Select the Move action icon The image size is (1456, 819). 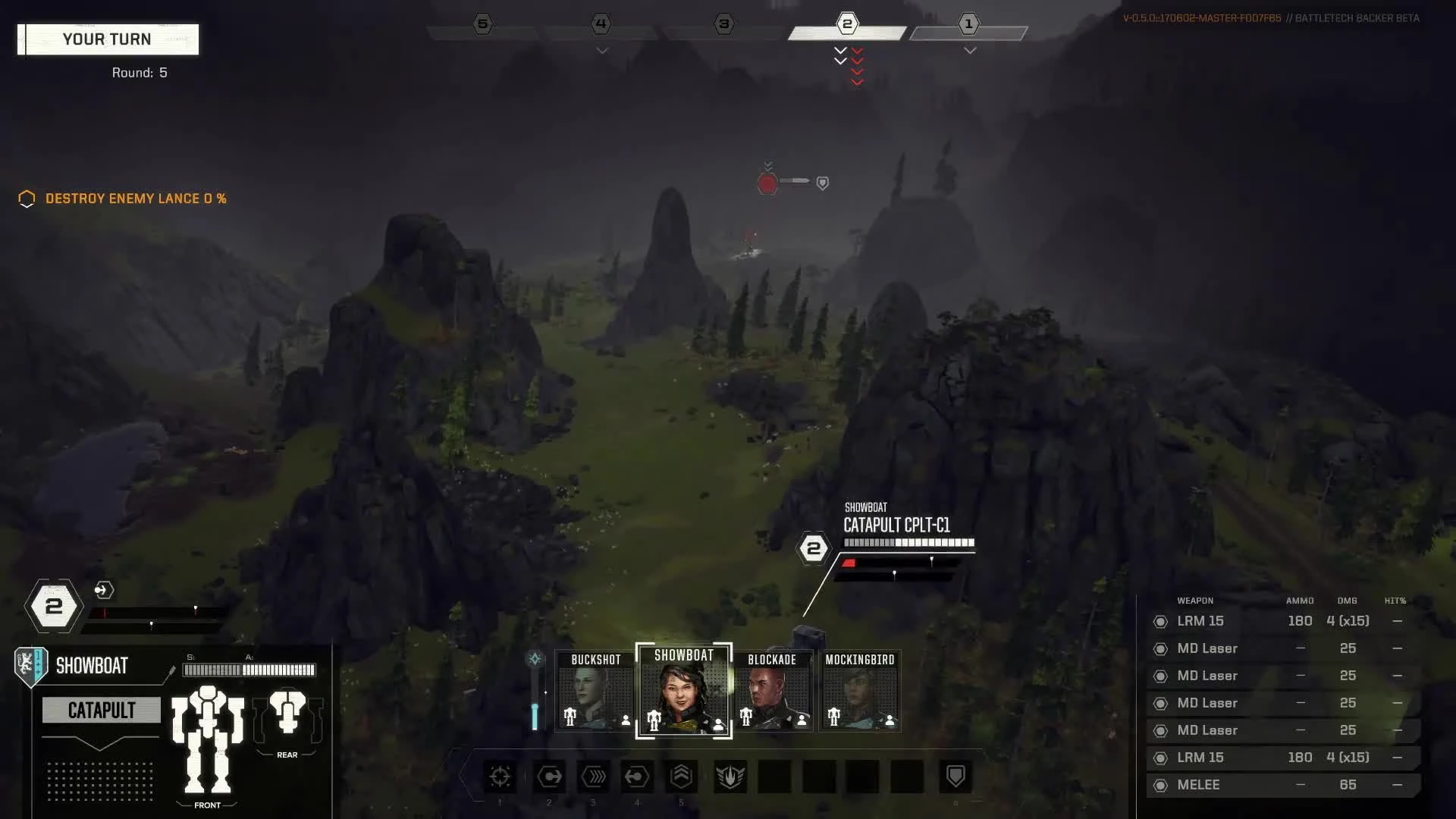point(549,777)
